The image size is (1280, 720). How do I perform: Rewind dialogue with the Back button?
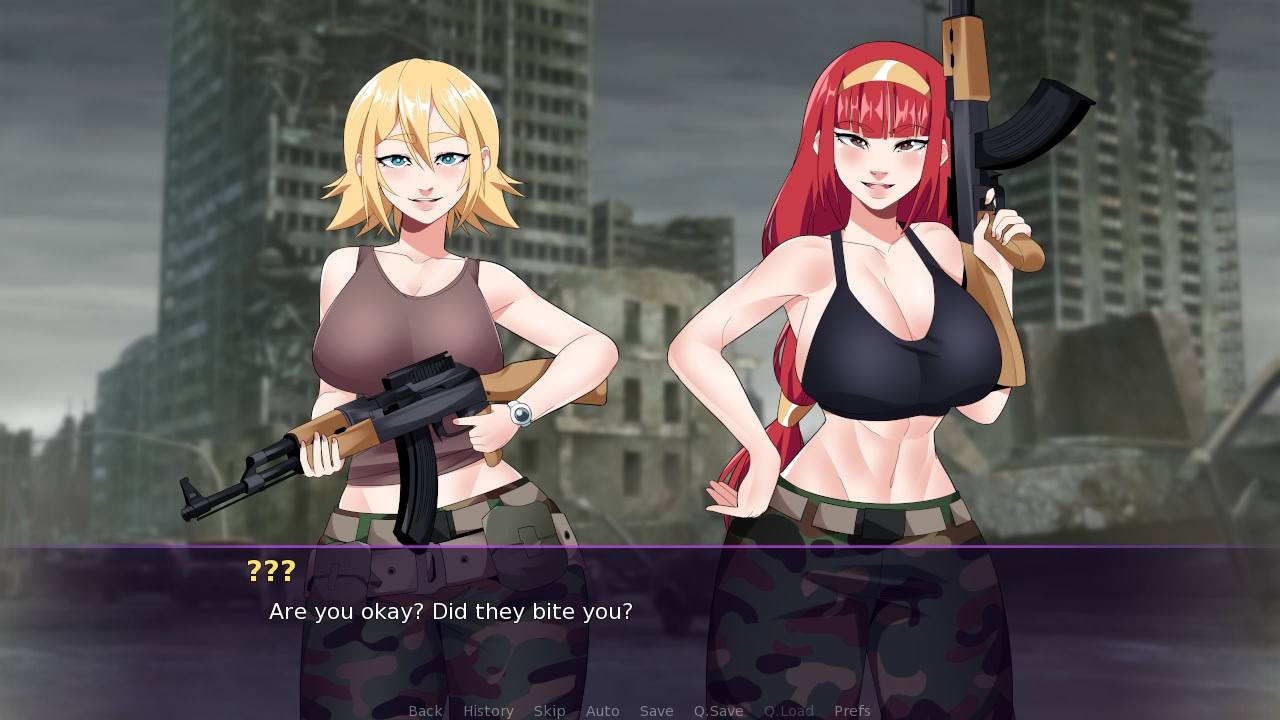424,710
